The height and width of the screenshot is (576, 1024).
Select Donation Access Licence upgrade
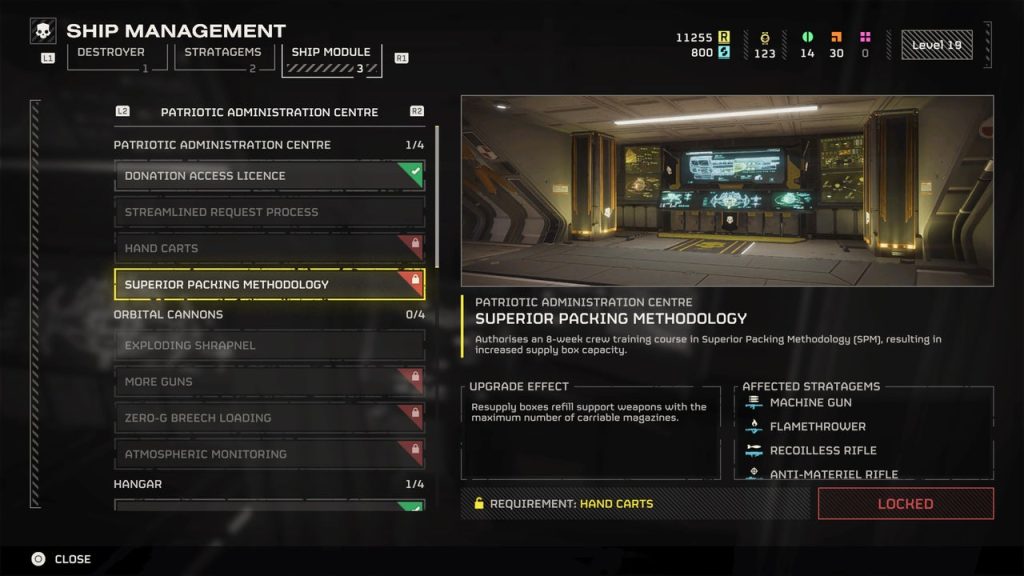coord(269,176)
